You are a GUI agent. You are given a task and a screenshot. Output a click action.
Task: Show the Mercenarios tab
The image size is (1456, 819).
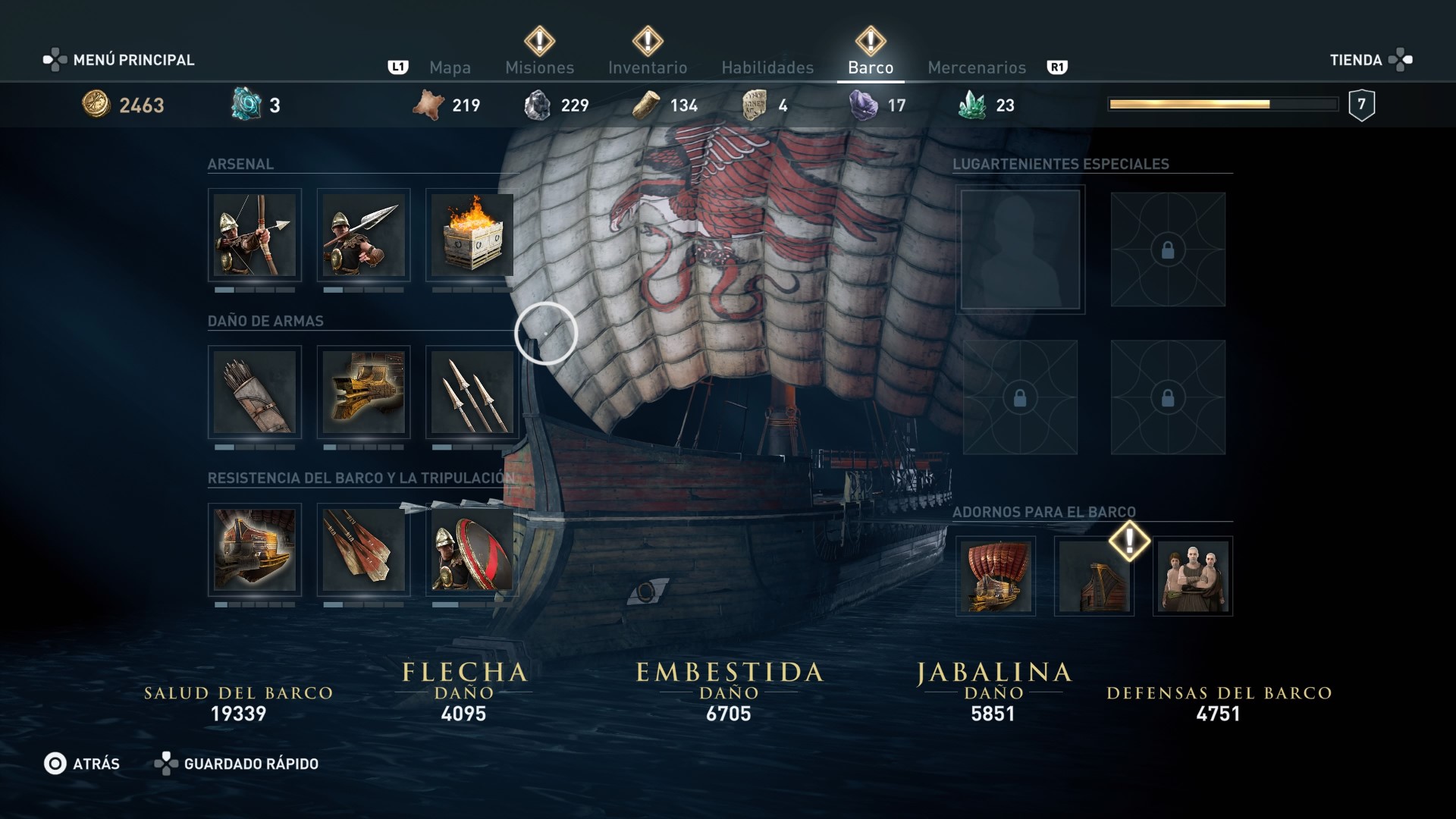tap(977, 67)
